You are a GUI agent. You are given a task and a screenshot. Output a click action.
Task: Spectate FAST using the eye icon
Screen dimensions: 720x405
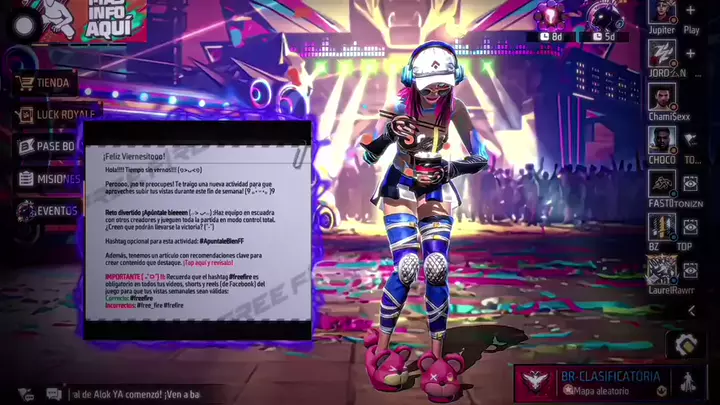[691, 184]
